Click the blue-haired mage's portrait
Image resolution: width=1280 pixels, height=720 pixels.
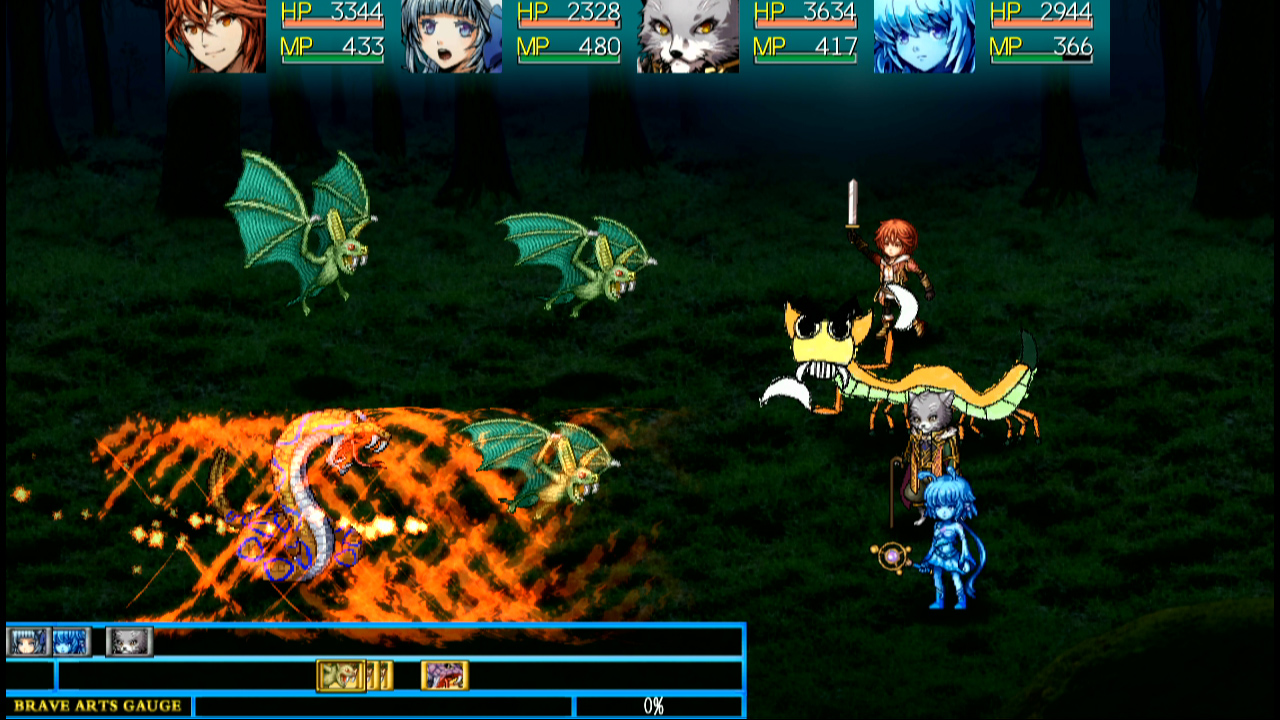click(x=450, y=38)
